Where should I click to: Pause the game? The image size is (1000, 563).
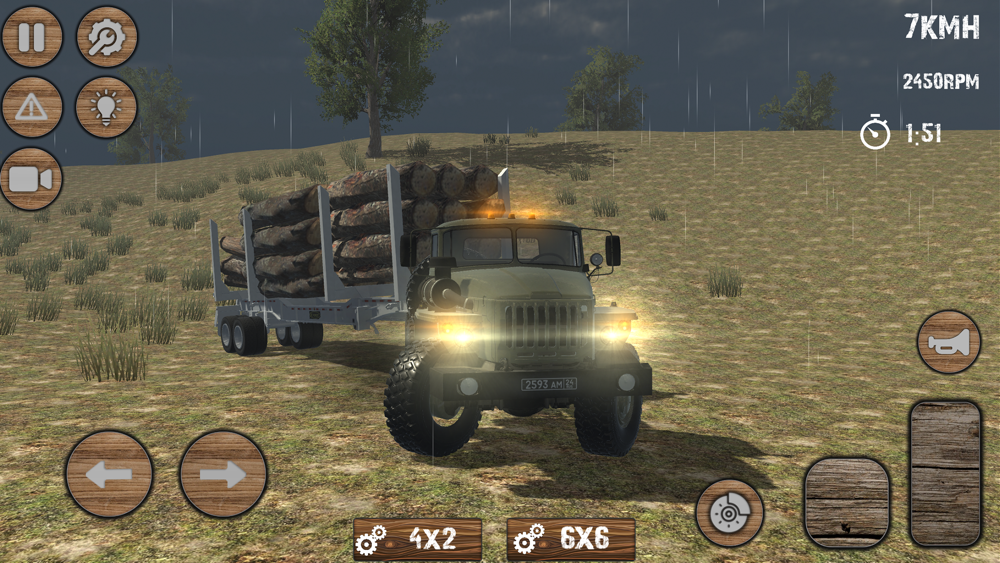click(x=32, y=37)
